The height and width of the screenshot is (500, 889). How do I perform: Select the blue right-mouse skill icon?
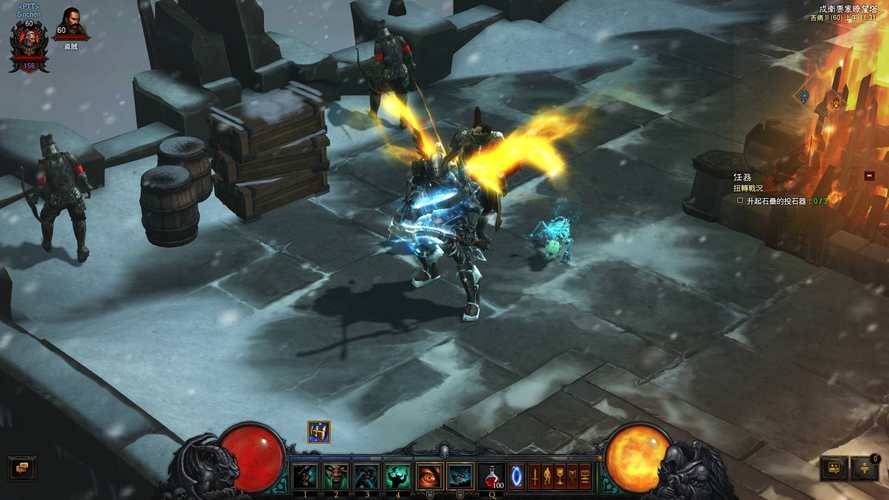click(460, 475)
